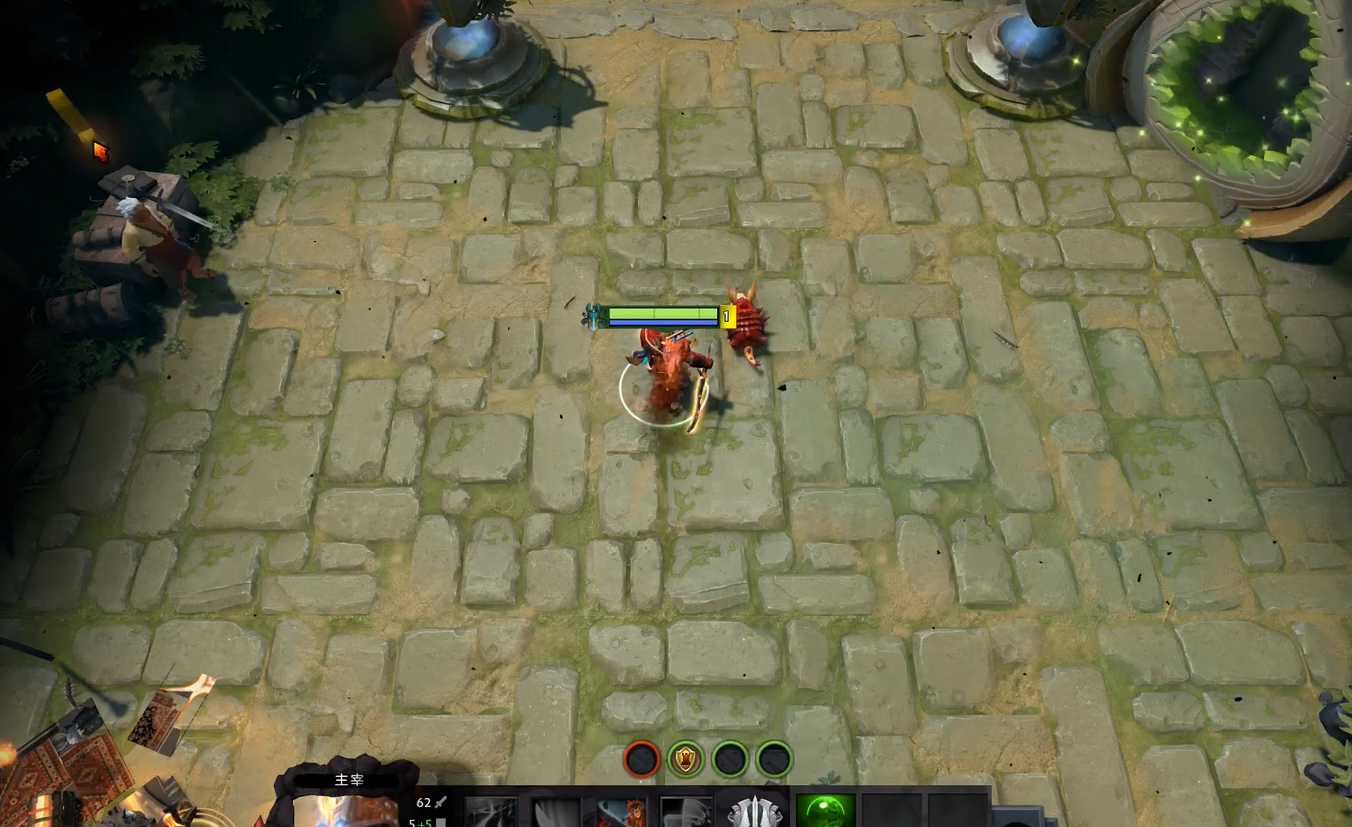Click the small ward icon beside the health bar

593,316
